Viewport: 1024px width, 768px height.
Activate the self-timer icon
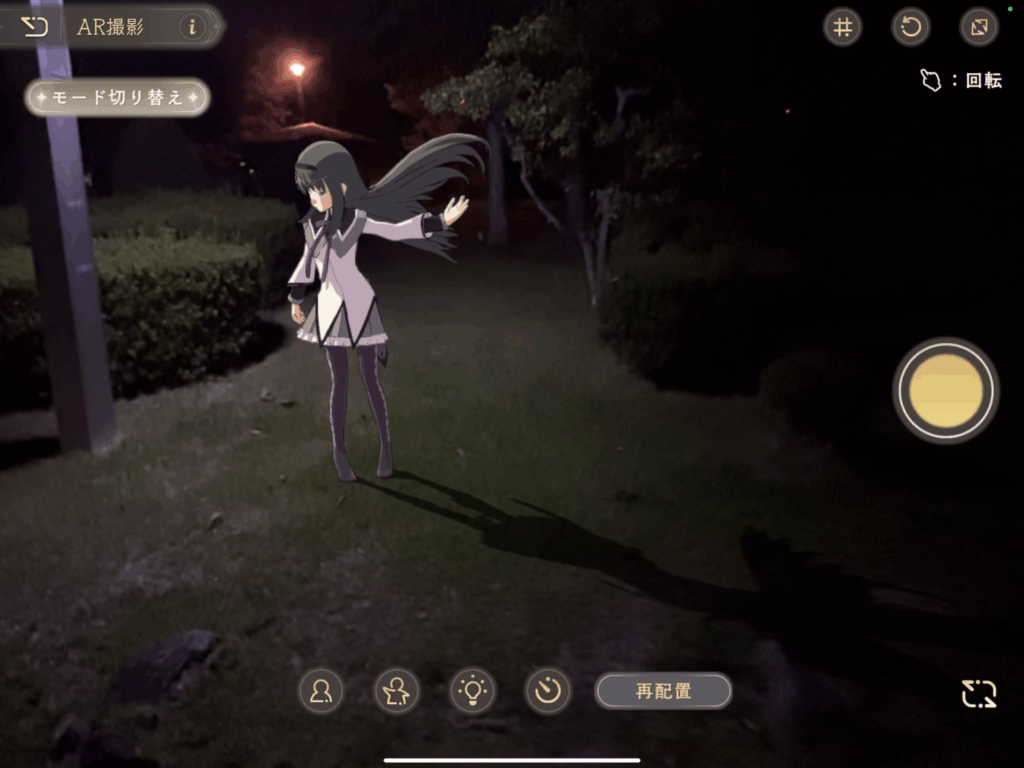(x=548, y=691)
